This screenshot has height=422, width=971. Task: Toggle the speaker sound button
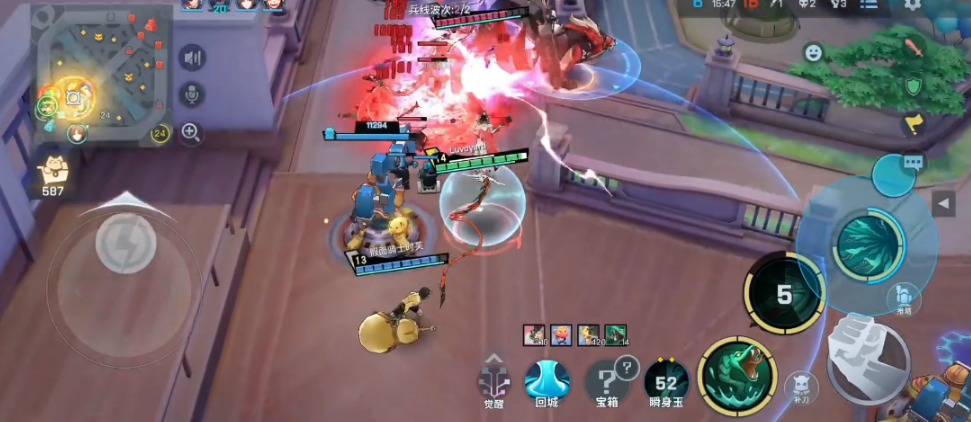[x=192, y=58]
